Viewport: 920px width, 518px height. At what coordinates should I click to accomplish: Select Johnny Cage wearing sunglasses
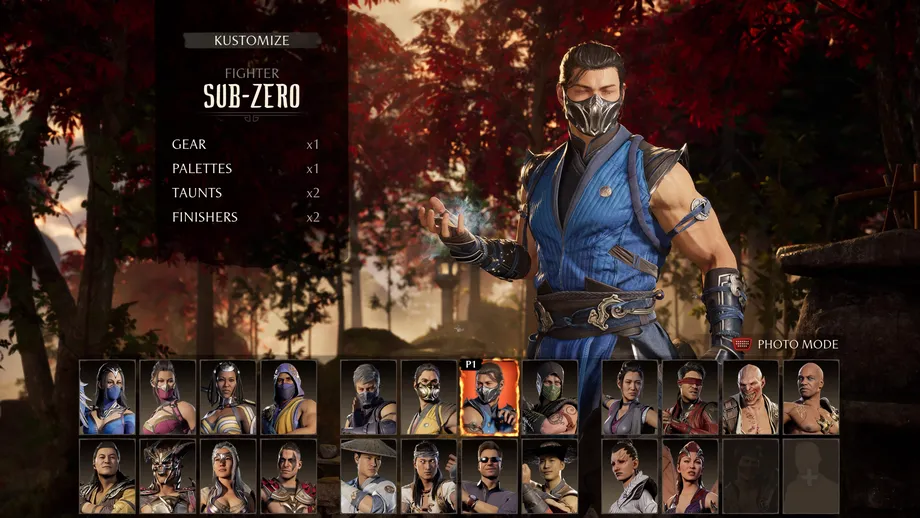tap(489, 476)
